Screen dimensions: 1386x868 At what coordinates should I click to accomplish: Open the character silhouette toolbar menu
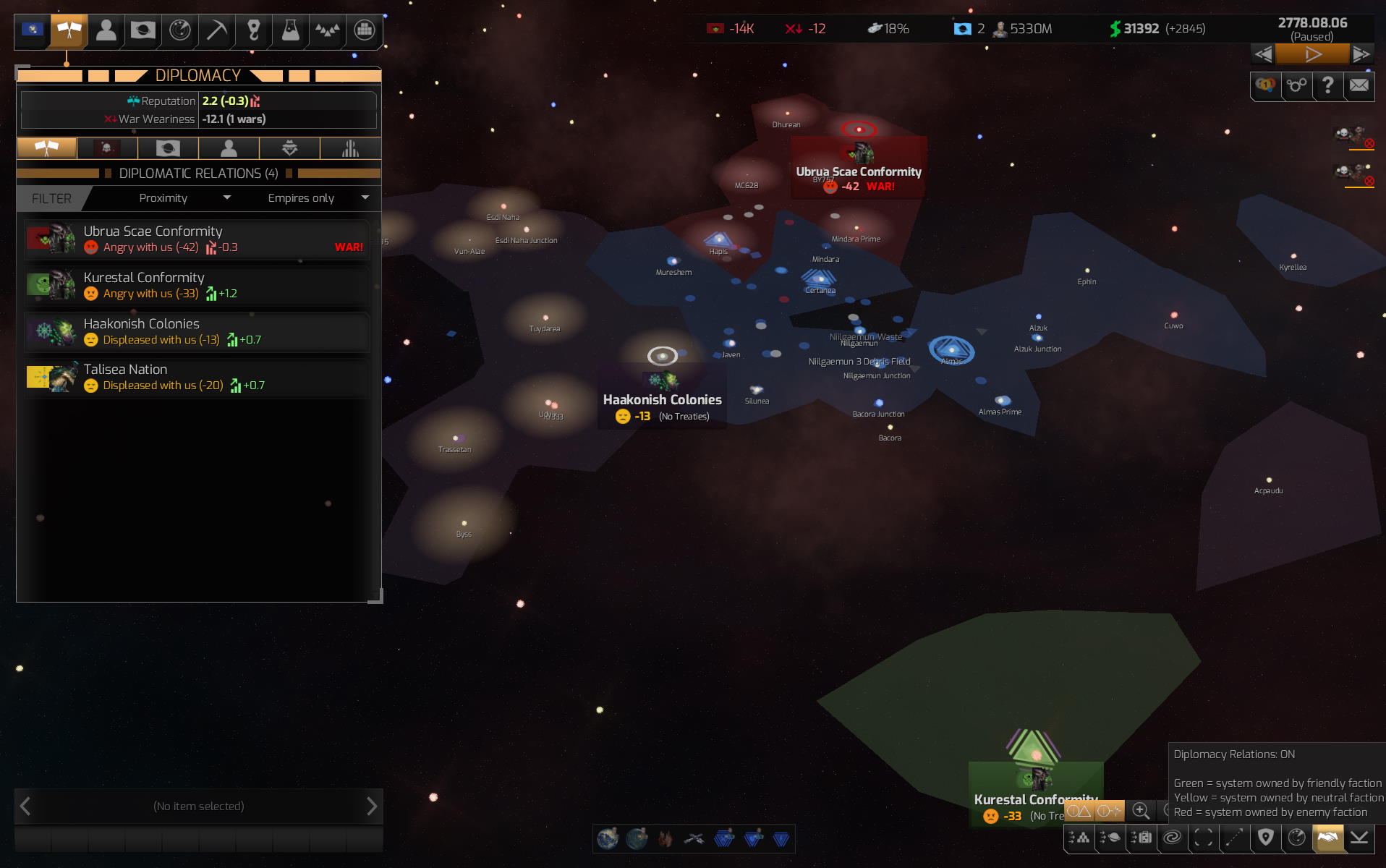point(106,30)
